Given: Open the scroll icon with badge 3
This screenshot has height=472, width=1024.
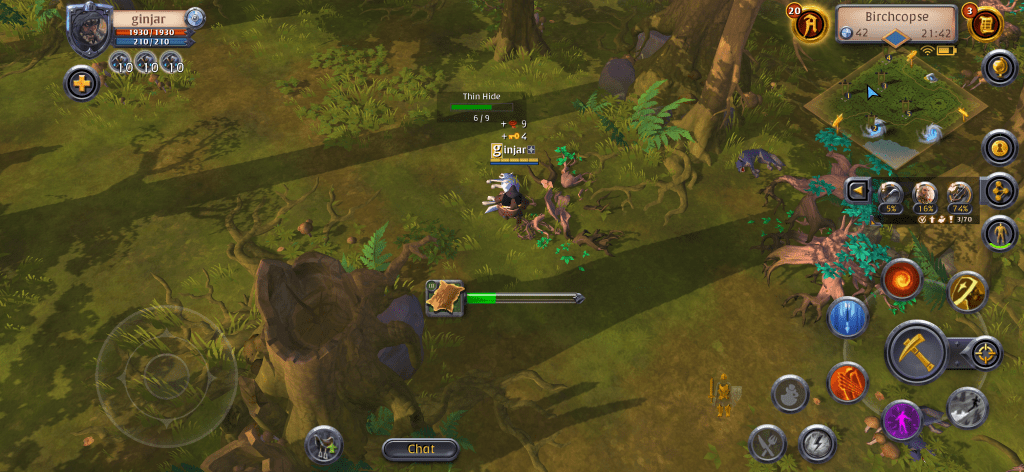Looking at the screenshot, I should [985, 23].
